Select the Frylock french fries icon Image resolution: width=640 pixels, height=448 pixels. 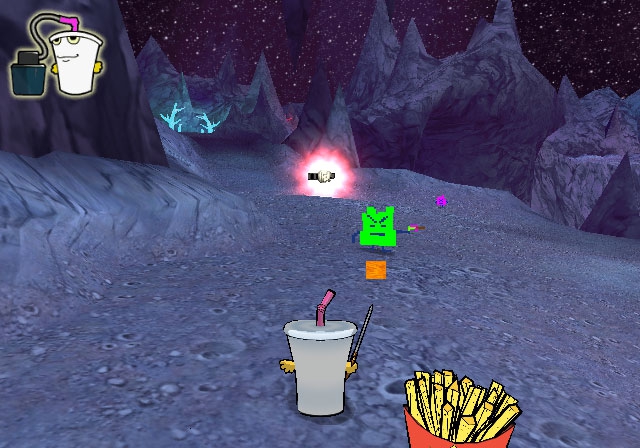tap(462, 408)
